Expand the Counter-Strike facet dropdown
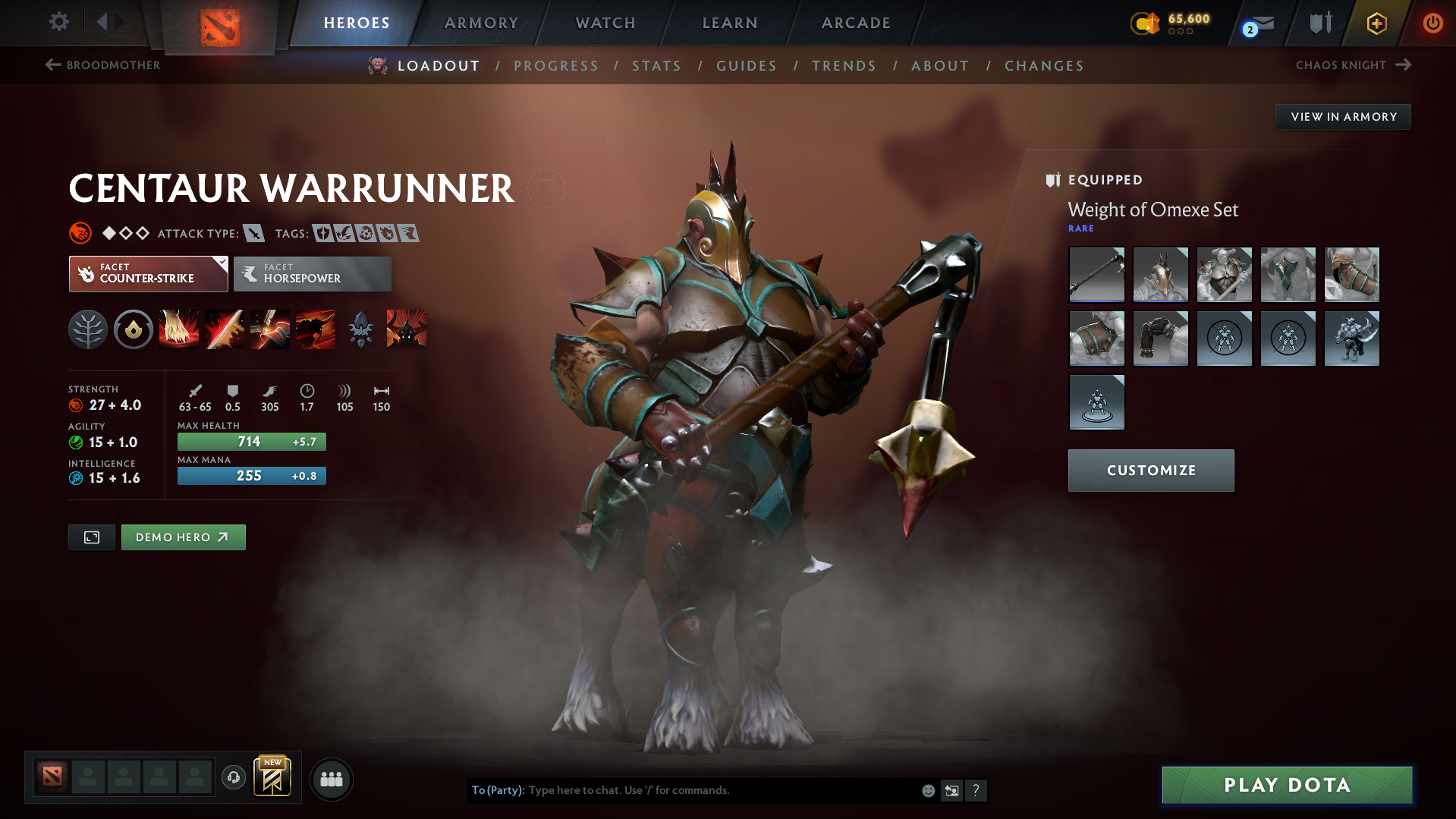The width and height of the screenshot is (1456, 819). (221, 263)
